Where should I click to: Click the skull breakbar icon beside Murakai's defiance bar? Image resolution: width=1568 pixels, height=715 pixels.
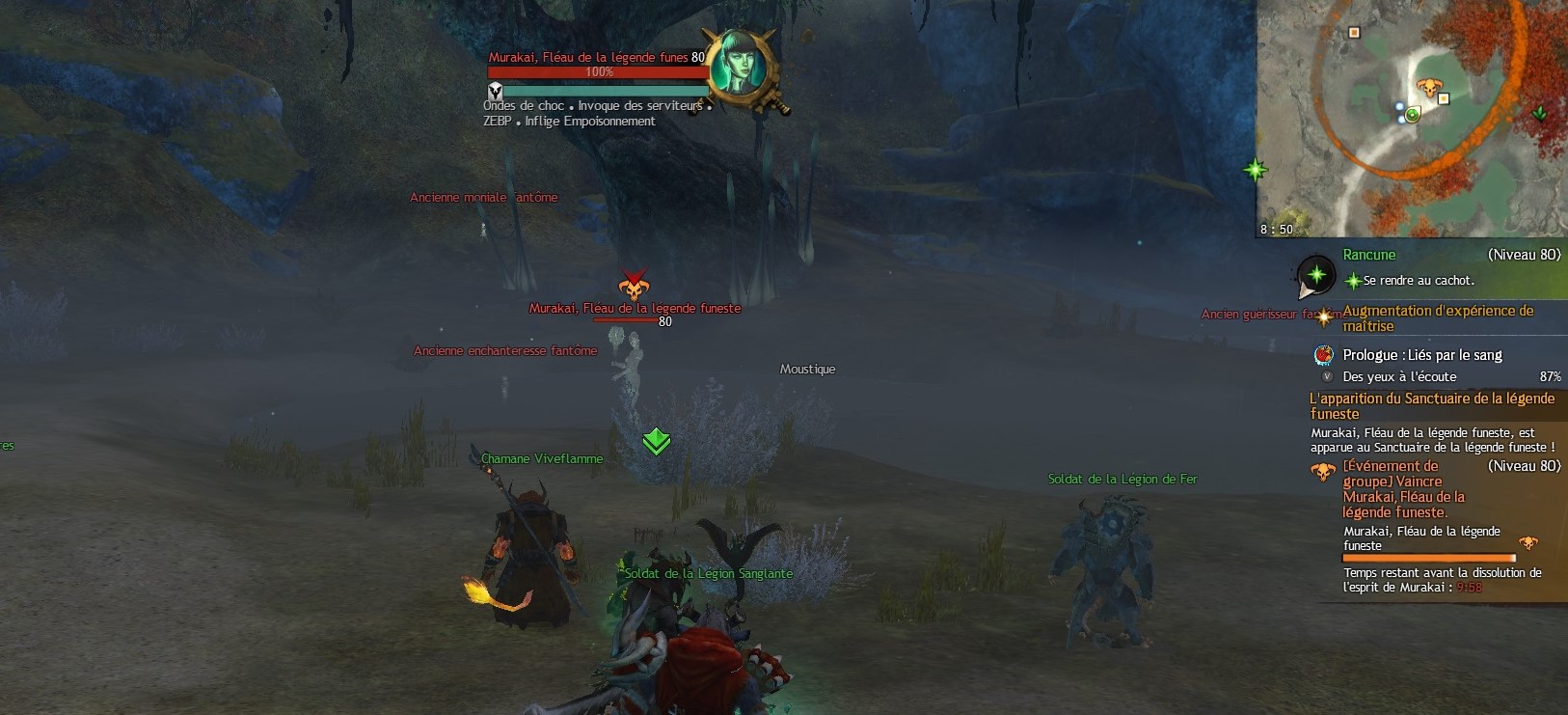[497, 93]
